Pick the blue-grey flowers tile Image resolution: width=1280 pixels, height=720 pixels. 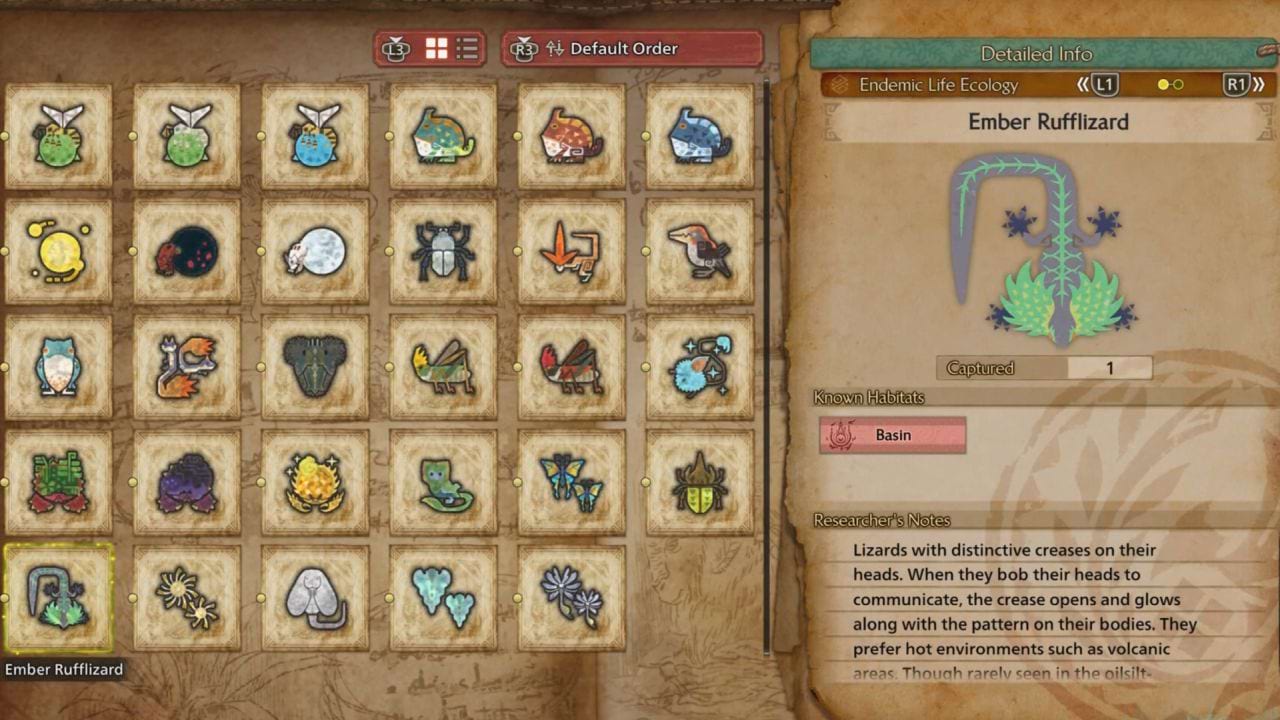[x=571, y=598]
